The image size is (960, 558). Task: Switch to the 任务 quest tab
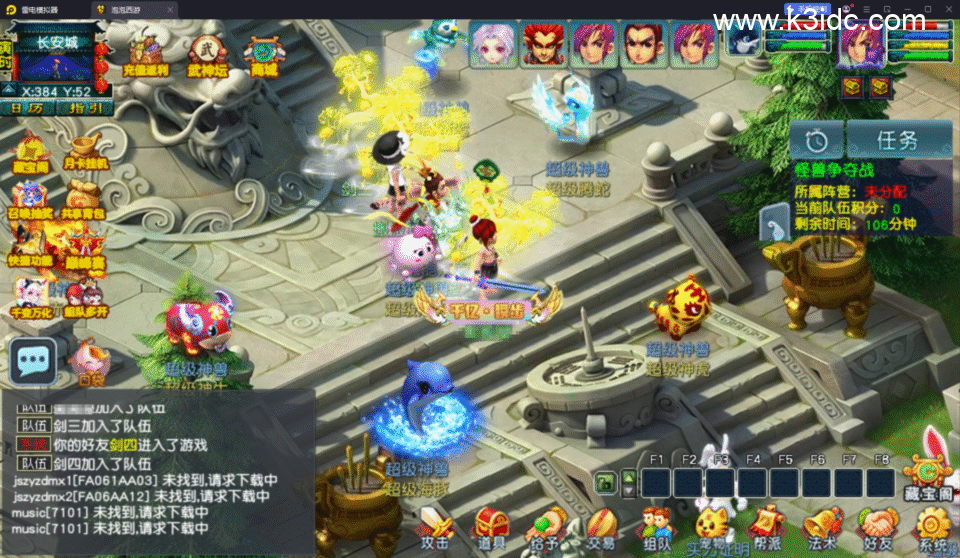897,140
